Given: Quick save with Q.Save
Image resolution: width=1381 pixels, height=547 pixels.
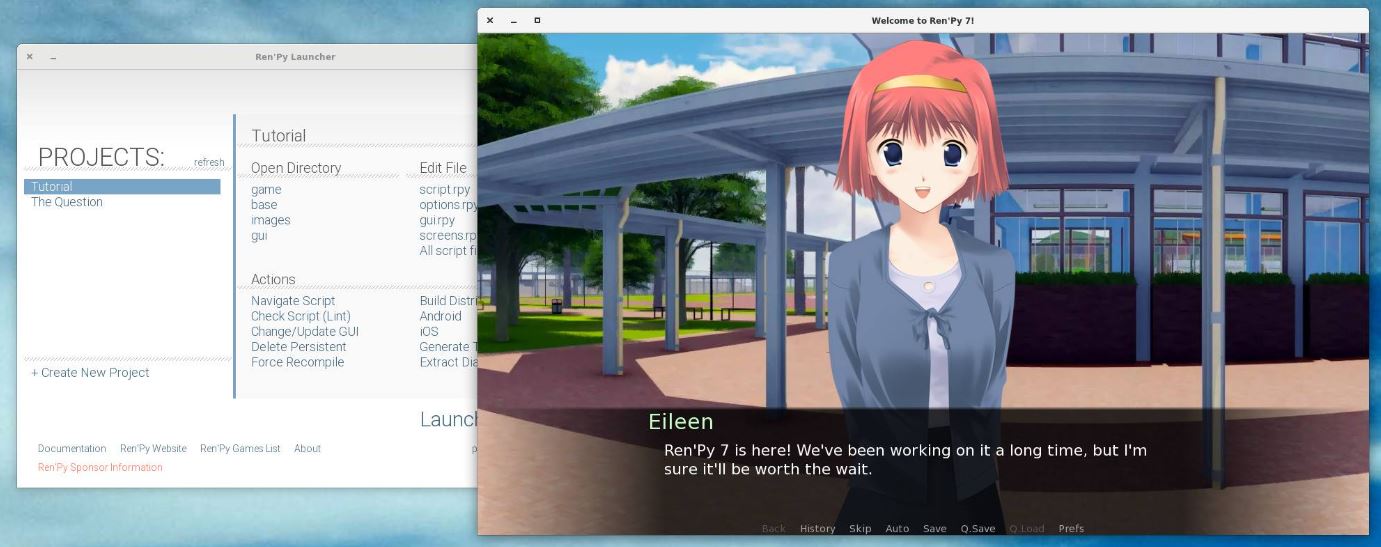Looking at the screenshot, I should click(x=978, y=529).
